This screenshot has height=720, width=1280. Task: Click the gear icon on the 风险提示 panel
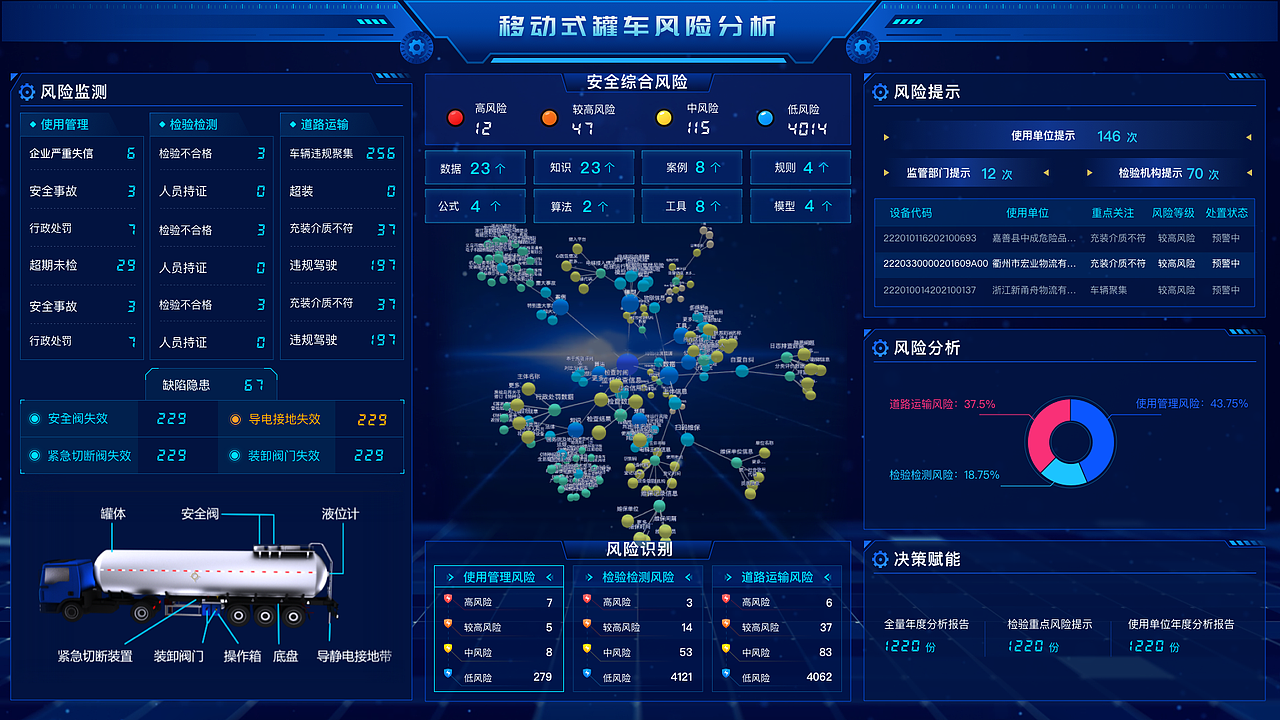[880, 92]
